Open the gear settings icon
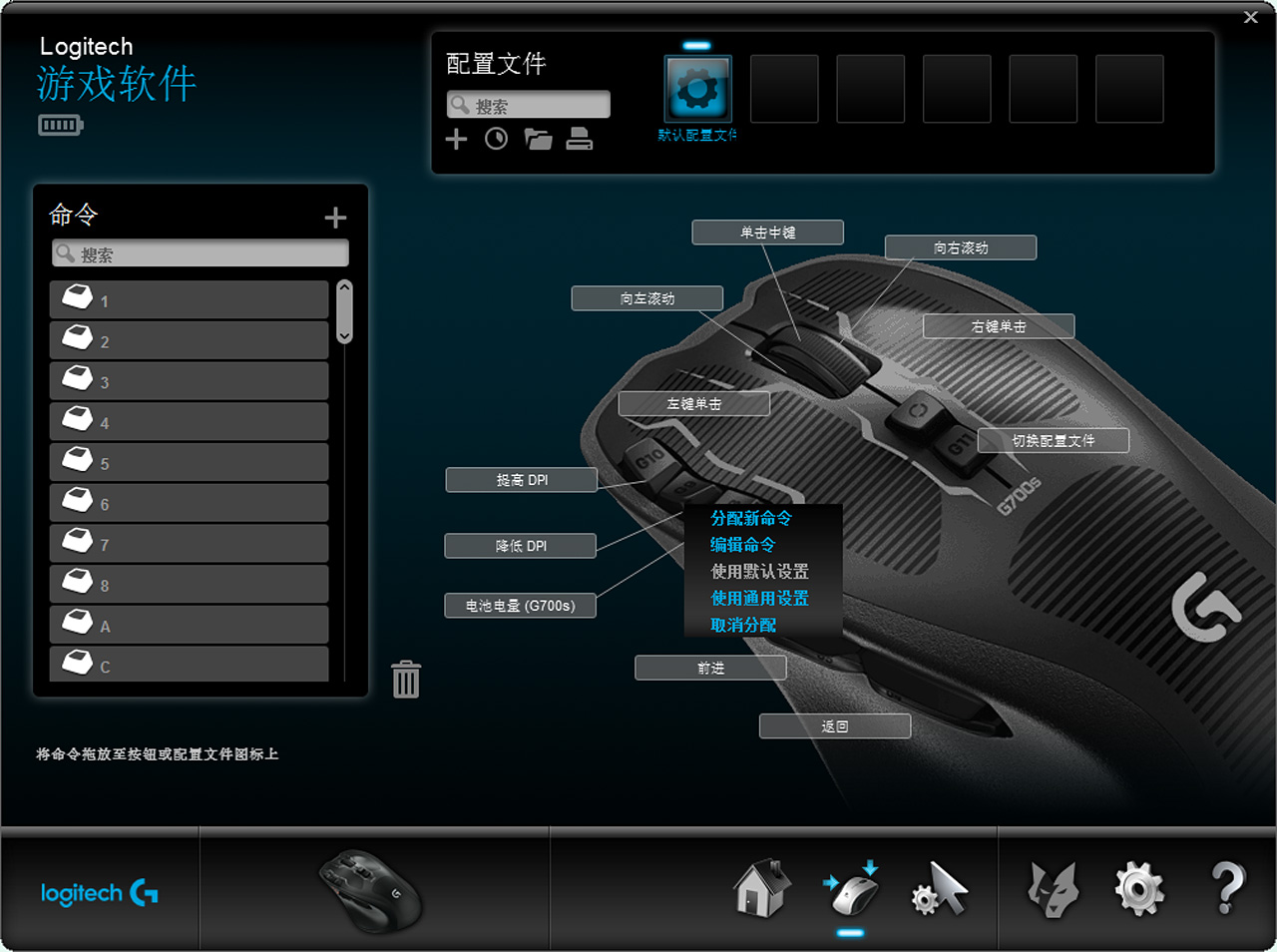Viewport: 1277px width, 952px height. [1139, 888]
